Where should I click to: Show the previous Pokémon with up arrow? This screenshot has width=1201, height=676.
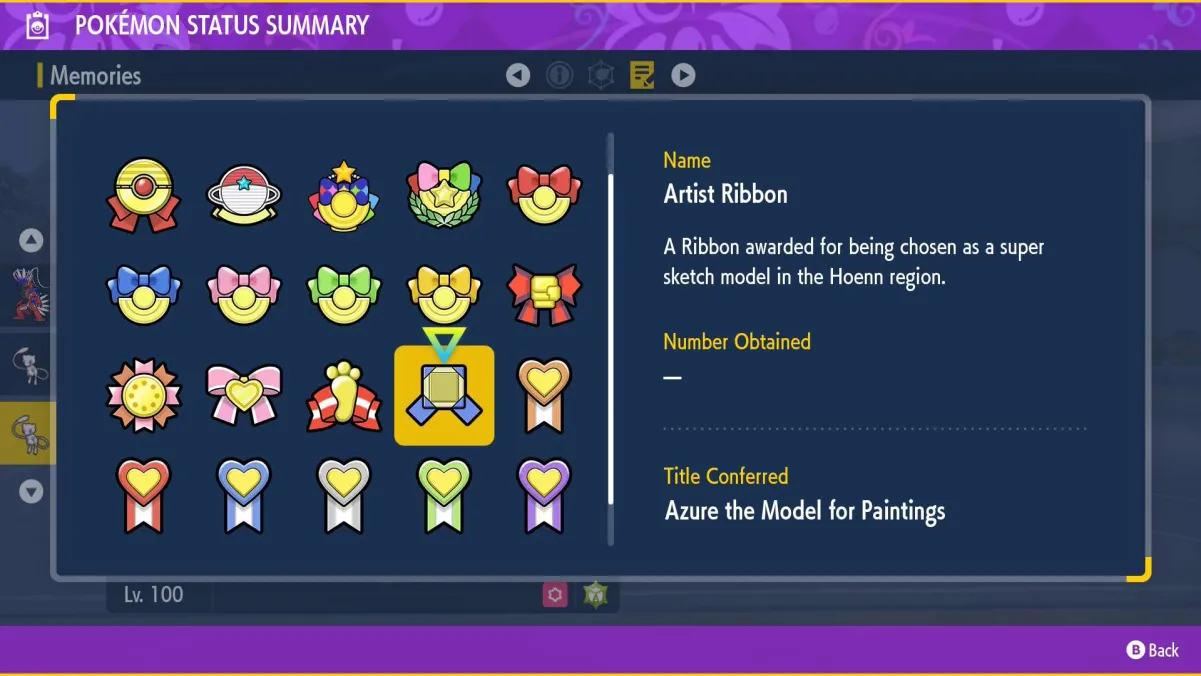(x=31, y=240)
